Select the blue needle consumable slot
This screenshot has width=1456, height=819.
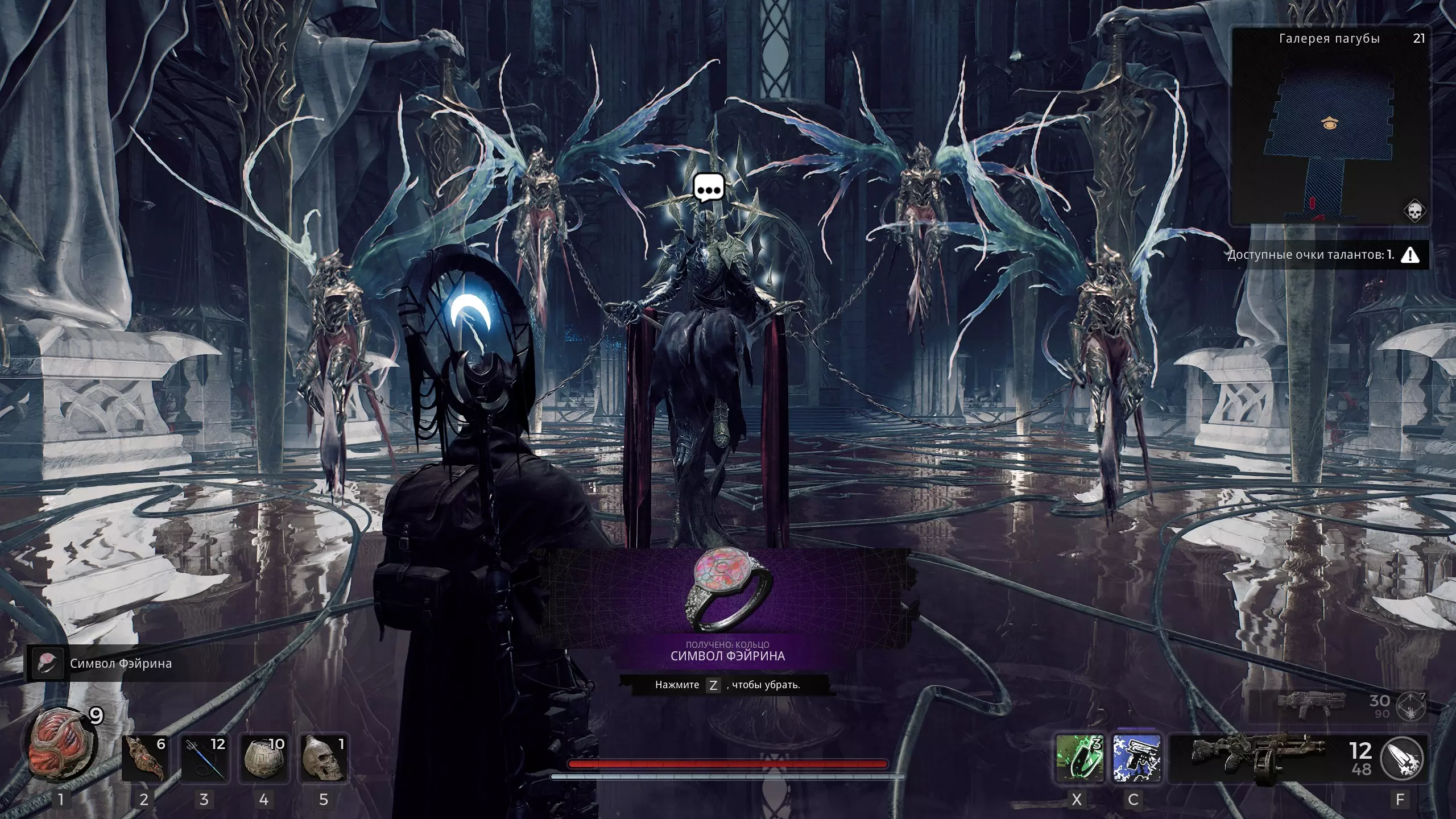click(x=204, y=759)
